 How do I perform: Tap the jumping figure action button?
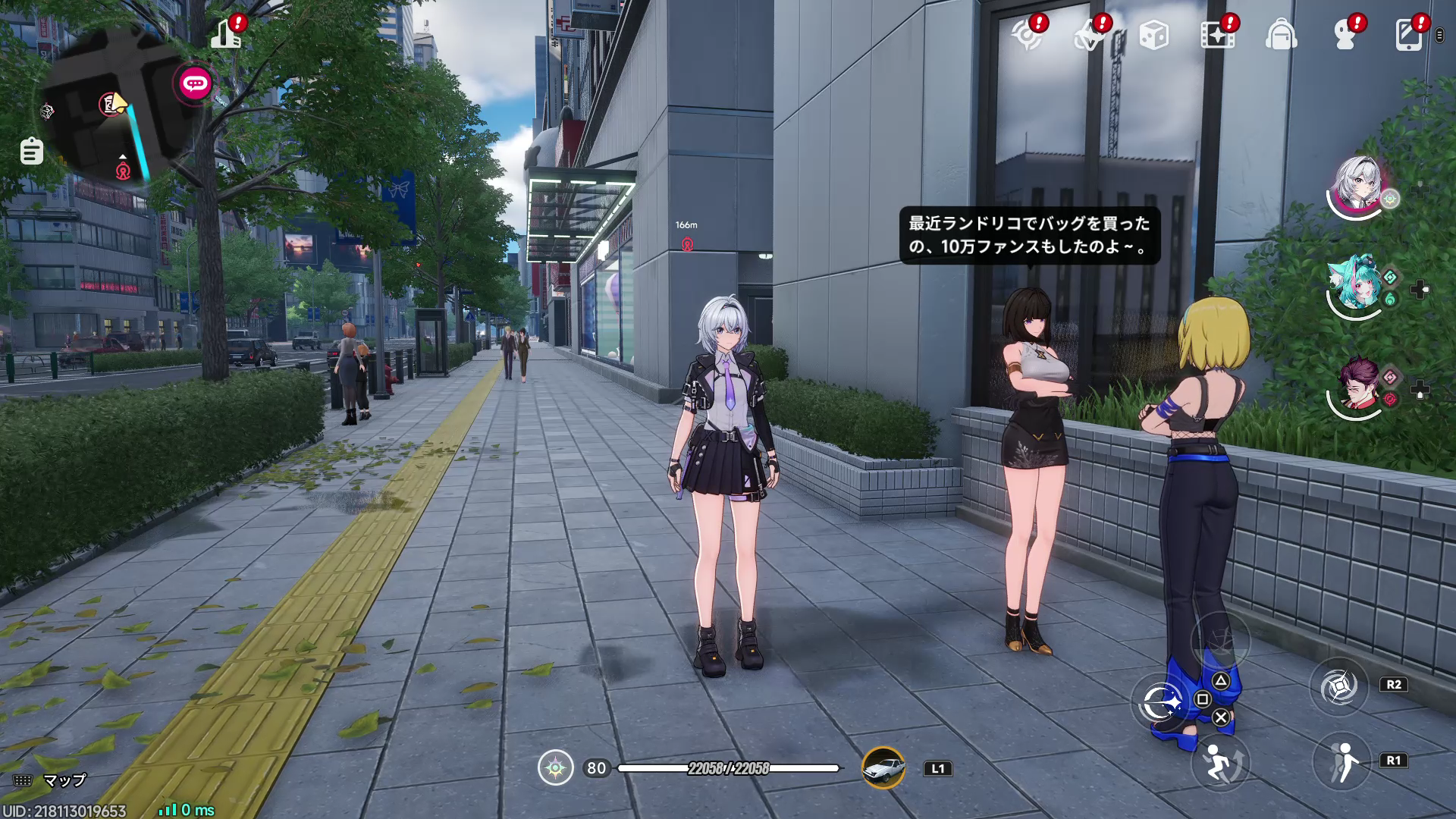point(1219,764)
